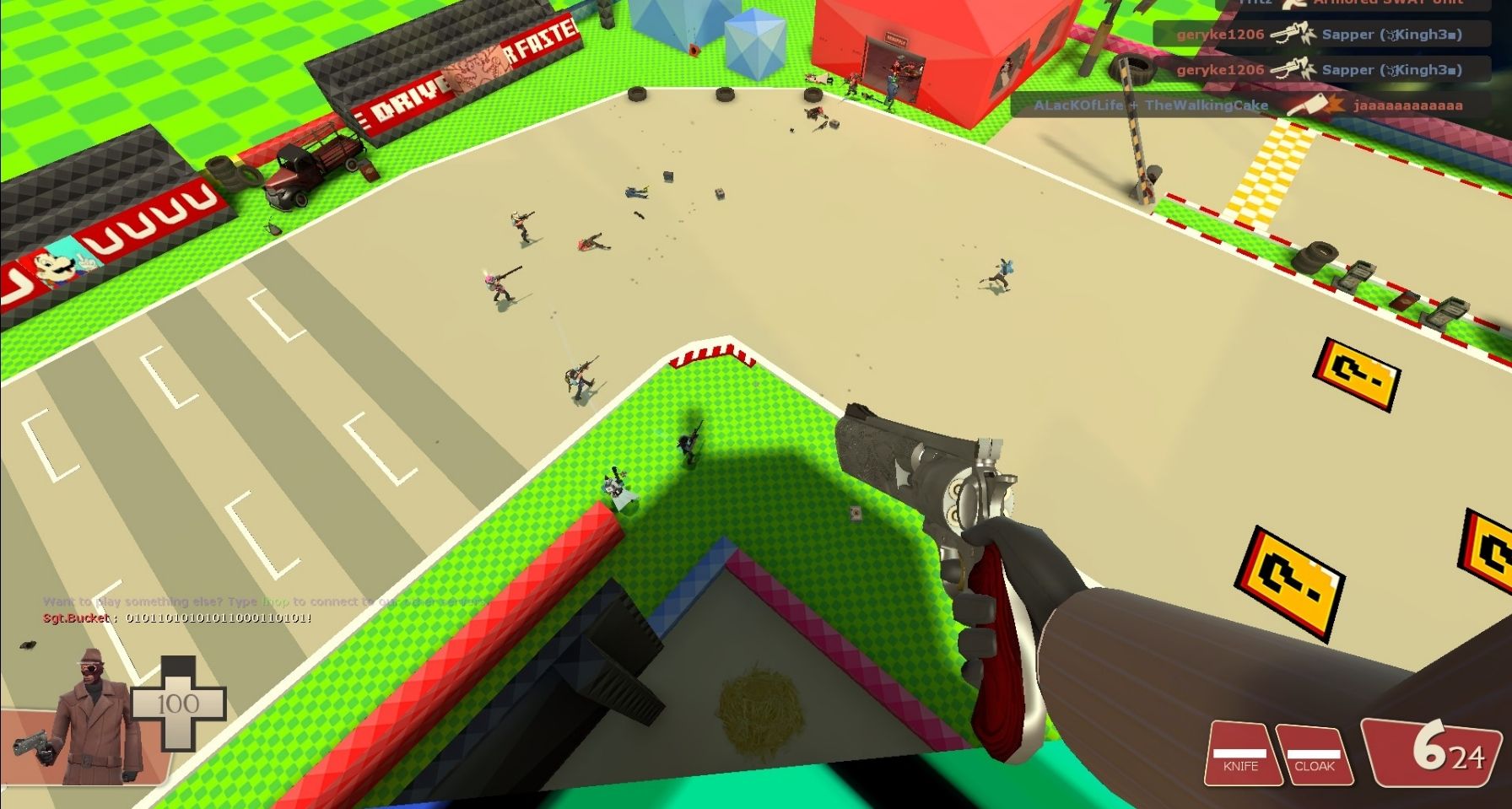The image size is (1512, 809).
Task: Select the CLOAK meter panel
Action: pyautogui.click(x=1314, y=753)
